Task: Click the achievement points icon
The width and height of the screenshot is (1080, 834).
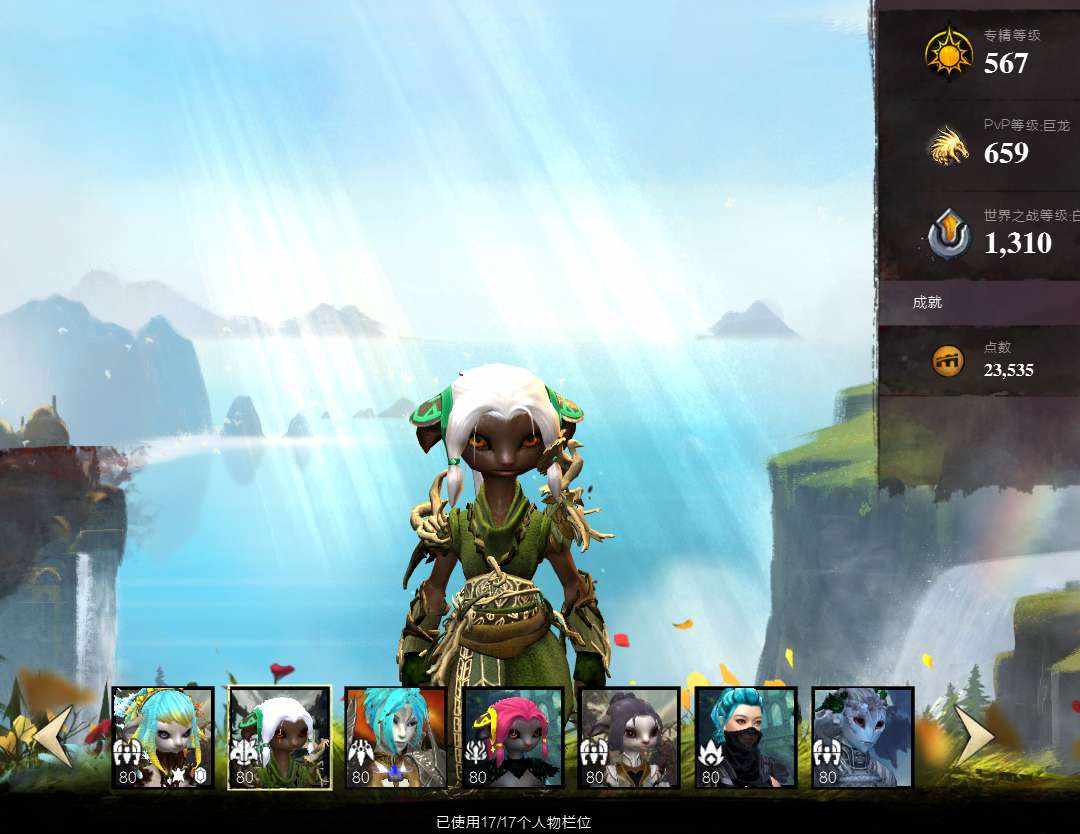Action: point(948,361)
